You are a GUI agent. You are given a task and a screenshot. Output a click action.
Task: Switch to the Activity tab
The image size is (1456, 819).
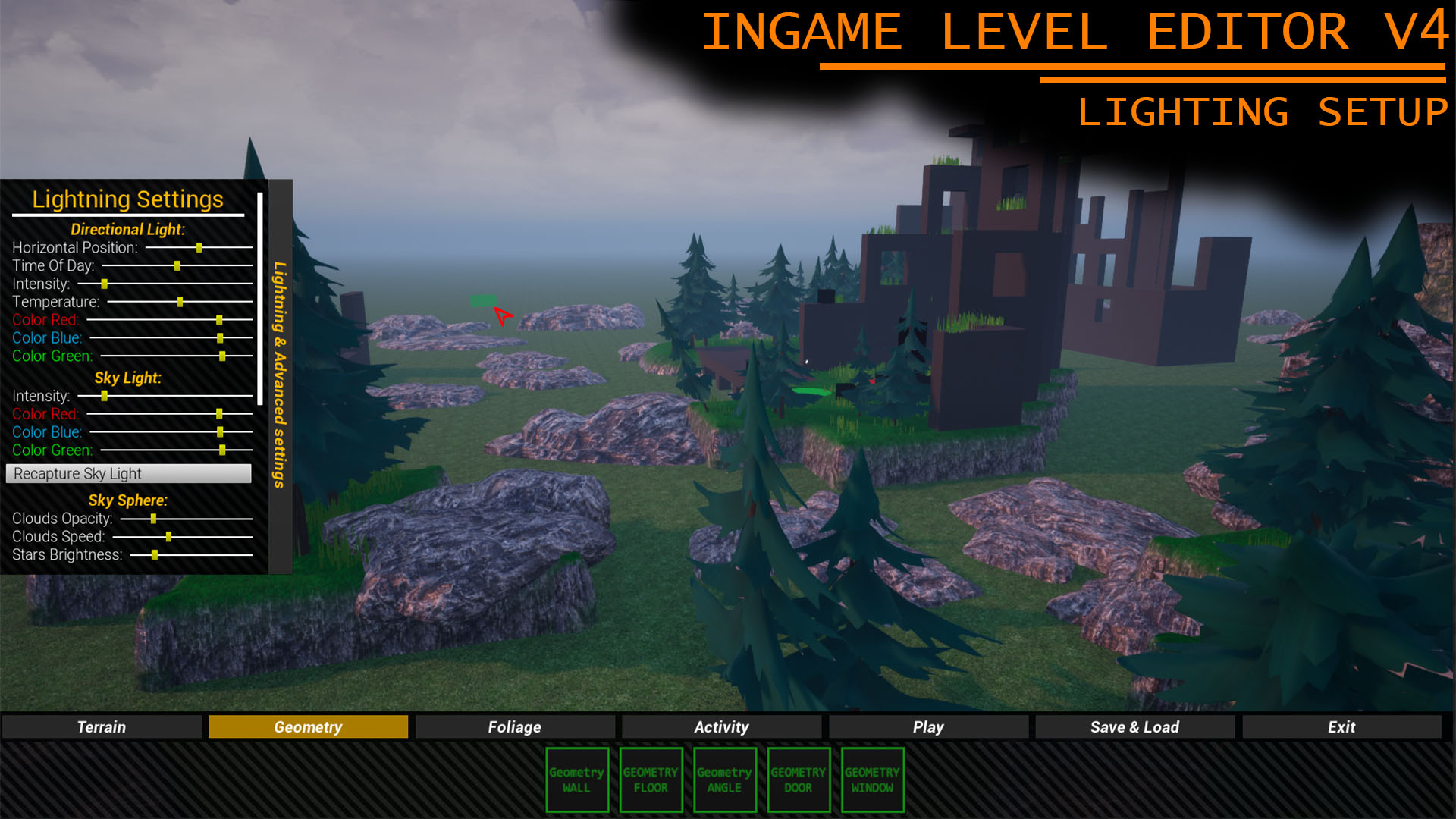point(720,726)
